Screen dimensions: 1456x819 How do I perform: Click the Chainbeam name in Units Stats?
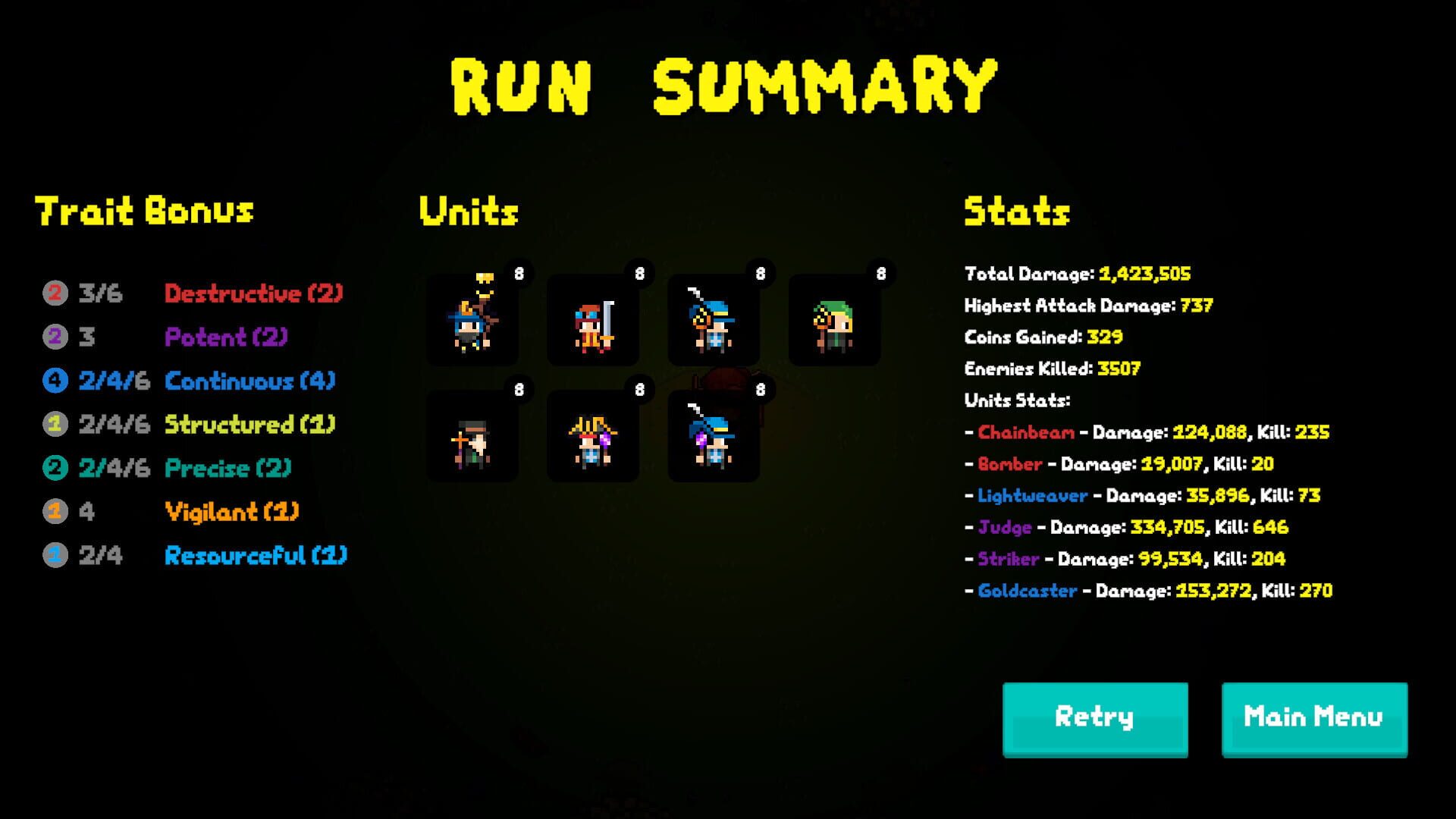click(x=1024, y=432)
